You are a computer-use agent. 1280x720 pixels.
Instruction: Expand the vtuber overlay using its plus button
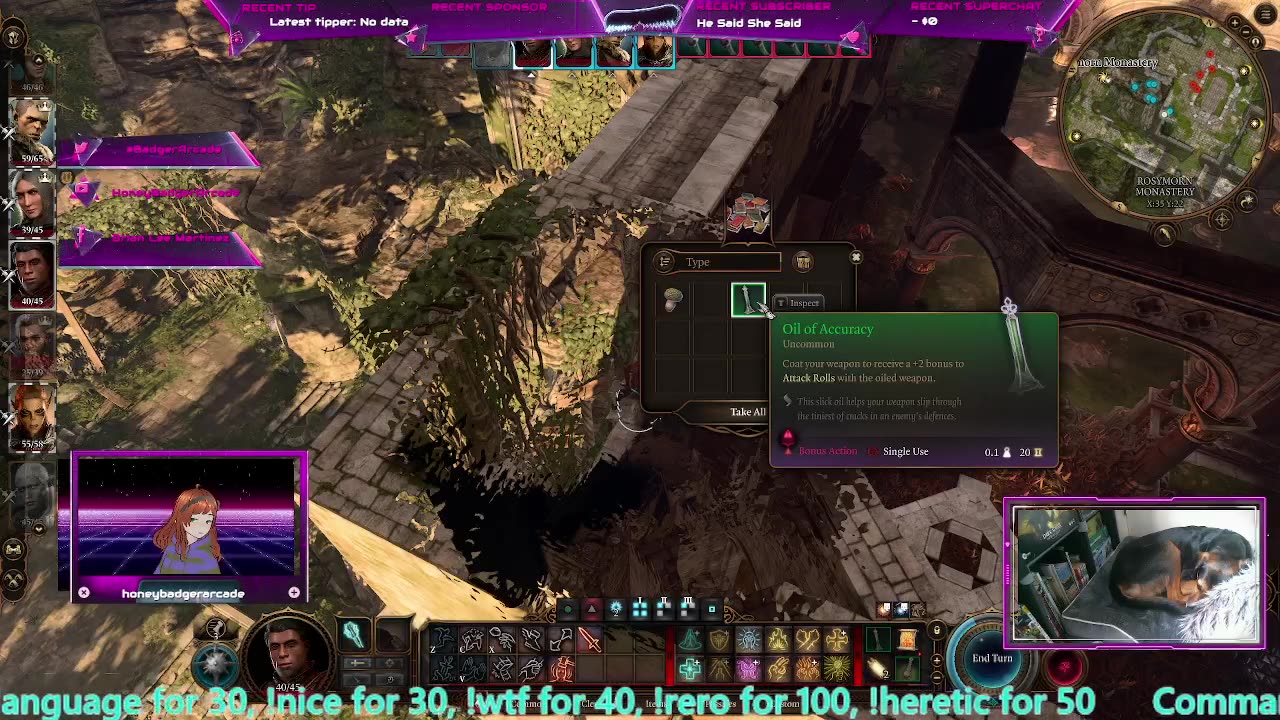294,593
